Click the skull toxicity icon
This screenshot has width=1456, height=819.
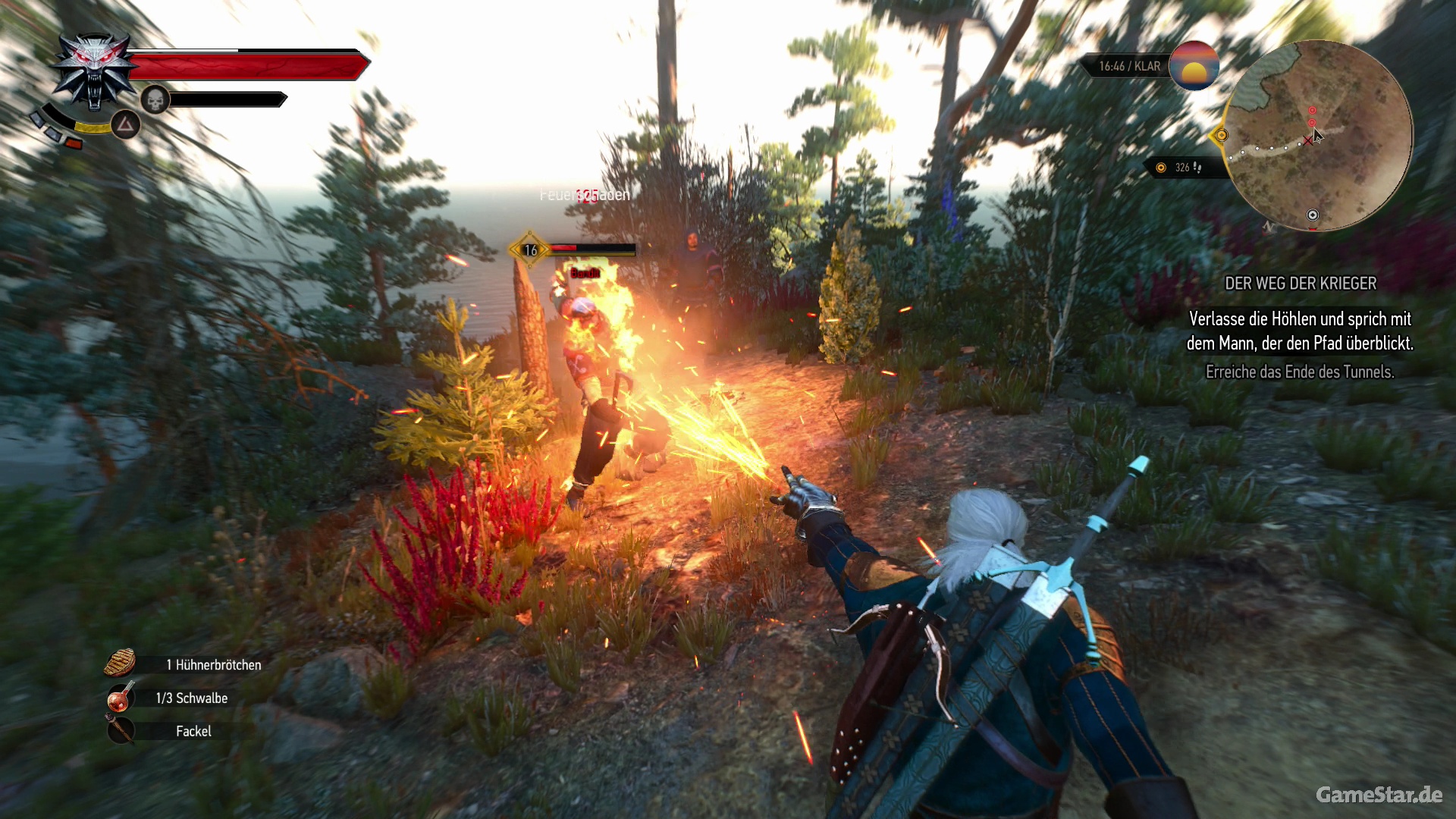pos(155,99)
